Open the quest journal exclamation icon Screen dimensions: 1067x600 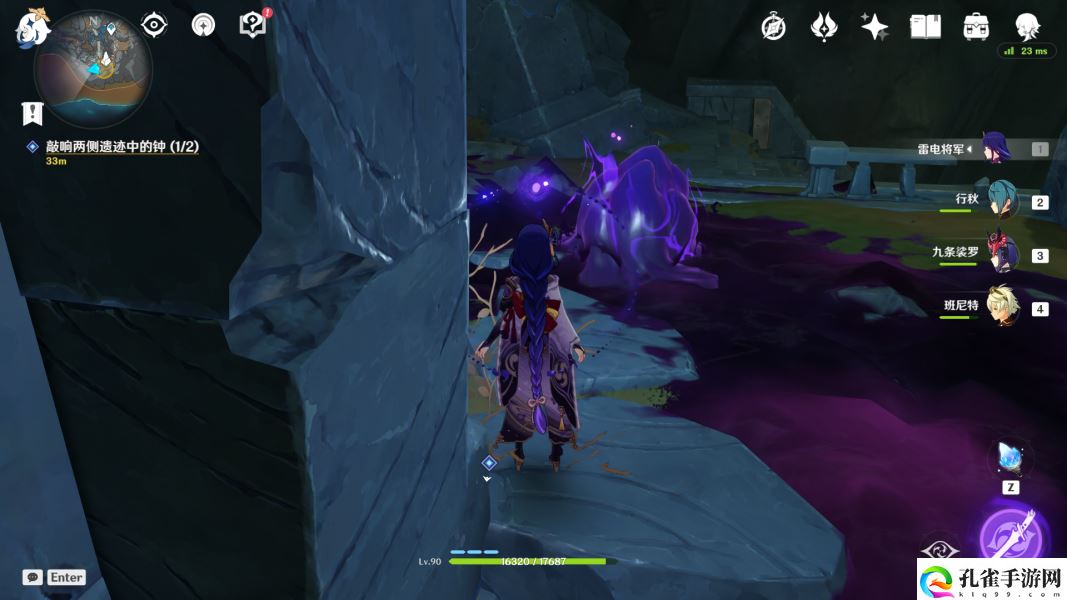(x=32, y=114)
